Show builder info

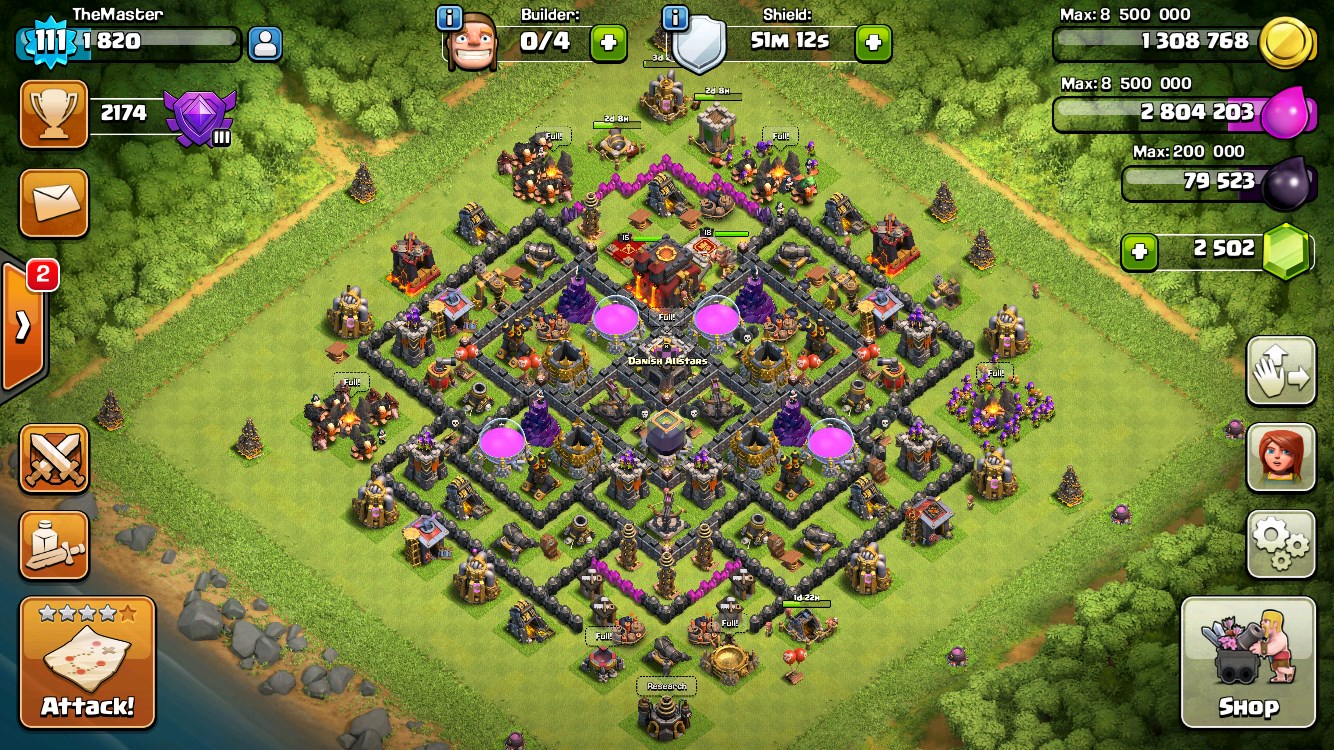click(x=450, y=17)
